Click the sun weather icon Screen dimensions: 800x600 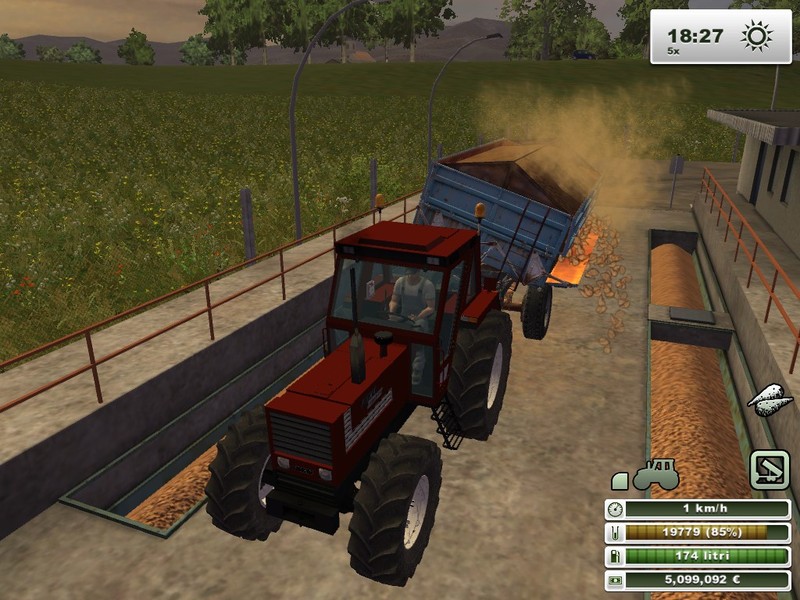click(757, 37)
